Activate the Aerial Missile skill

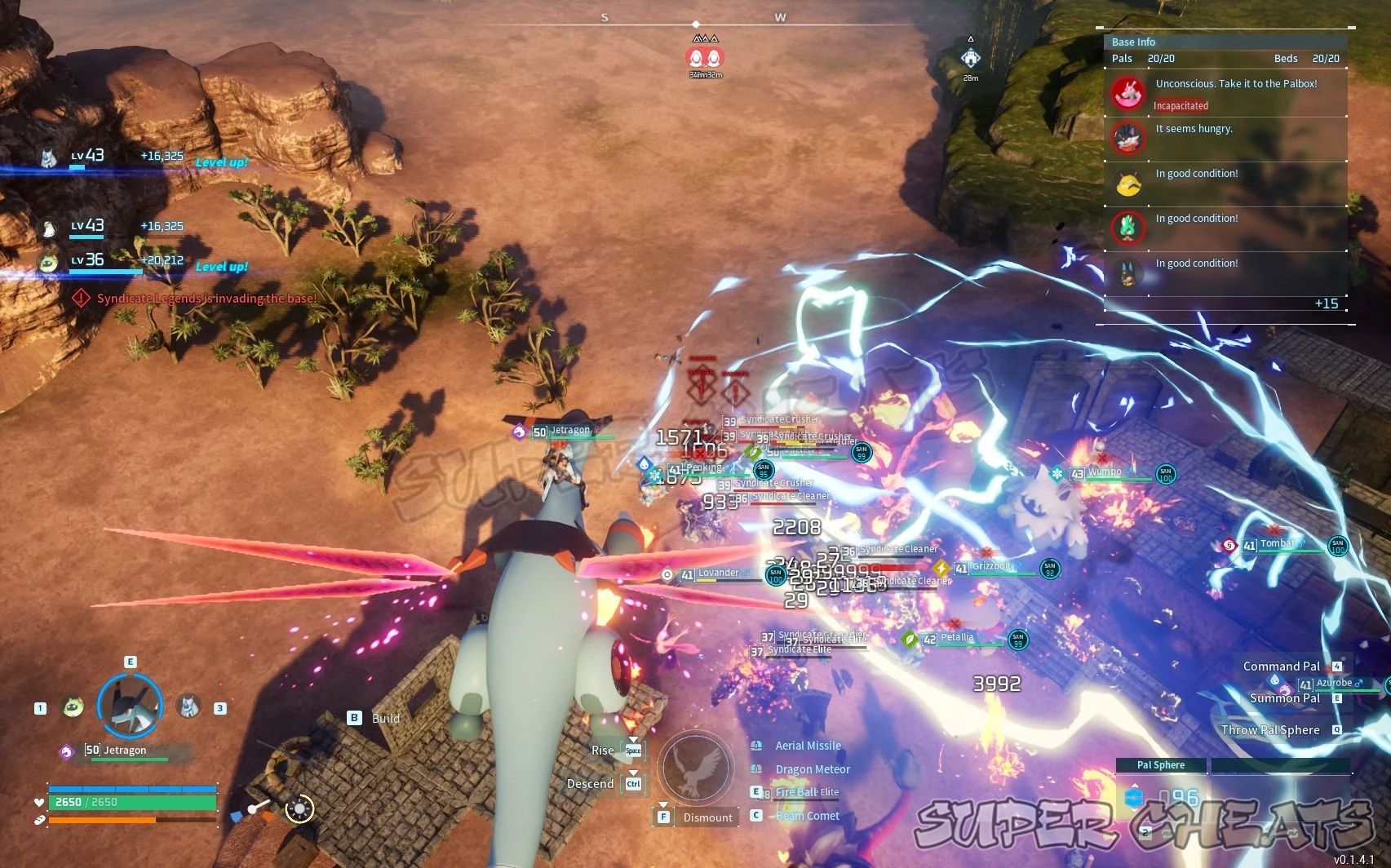click(x=808, y=746)
